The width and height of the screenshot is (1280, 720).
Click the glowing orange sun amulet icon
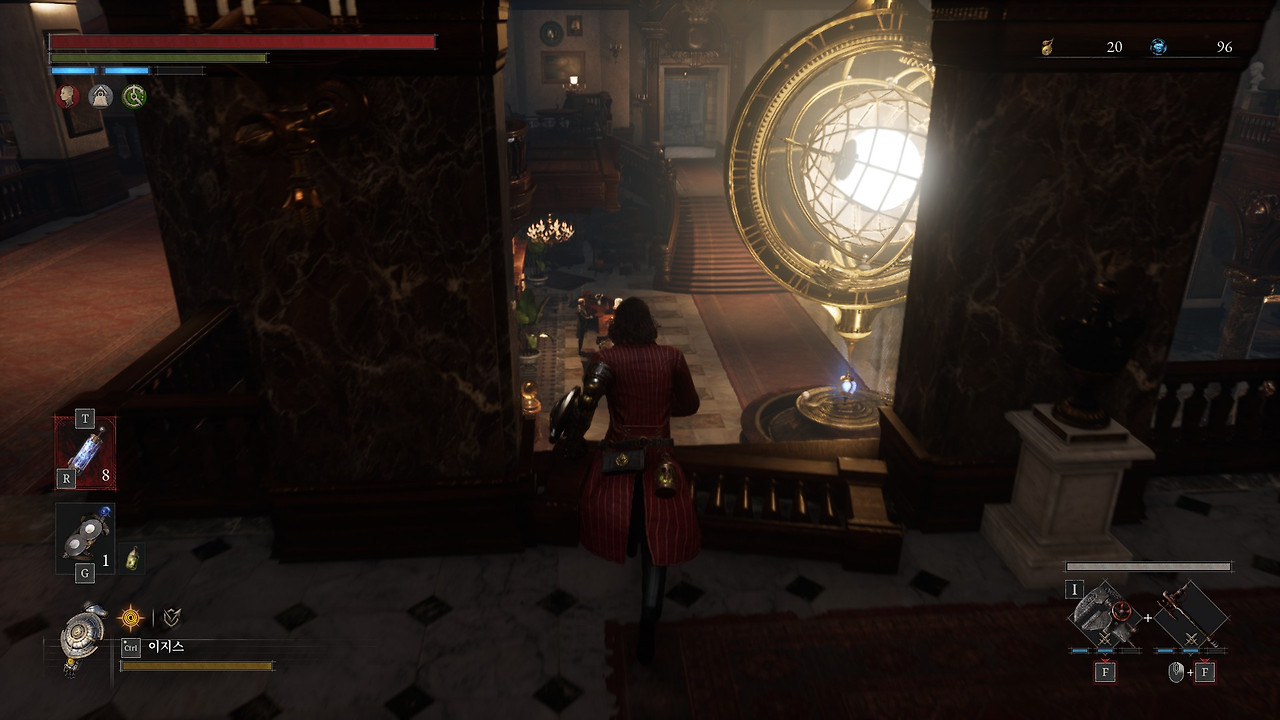[x=131, y=618]
